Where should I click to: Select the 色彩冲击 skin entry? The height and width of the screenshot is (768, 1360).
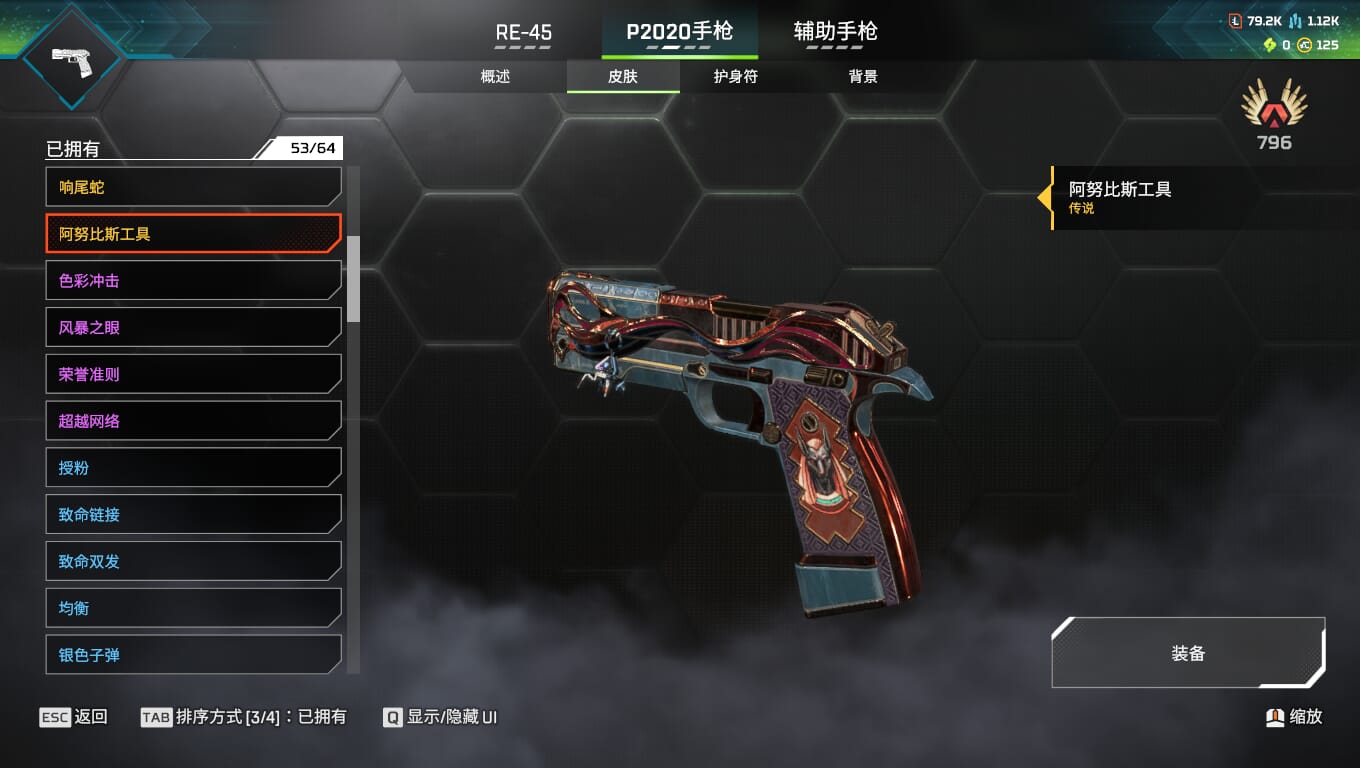[x=193, y=281]
